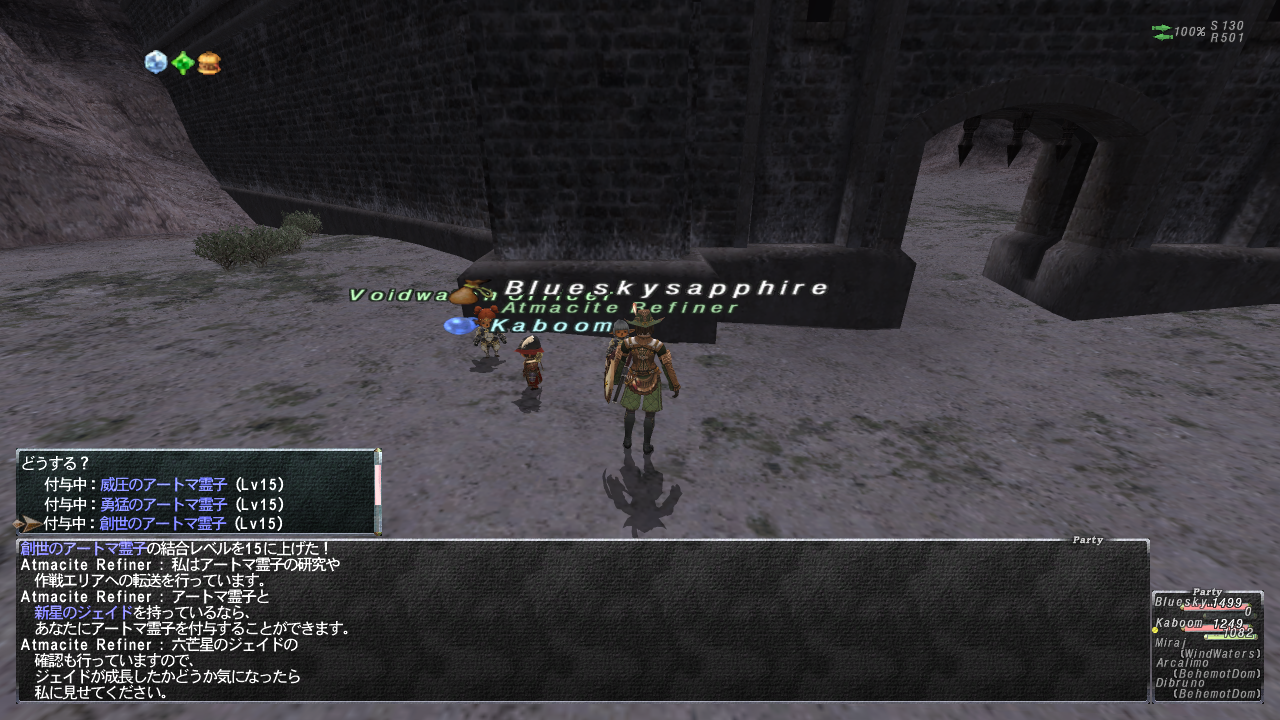Viewport: 1280px width, 720px height.
Task: Click the chat log window
Action: (x=582, y=620)
